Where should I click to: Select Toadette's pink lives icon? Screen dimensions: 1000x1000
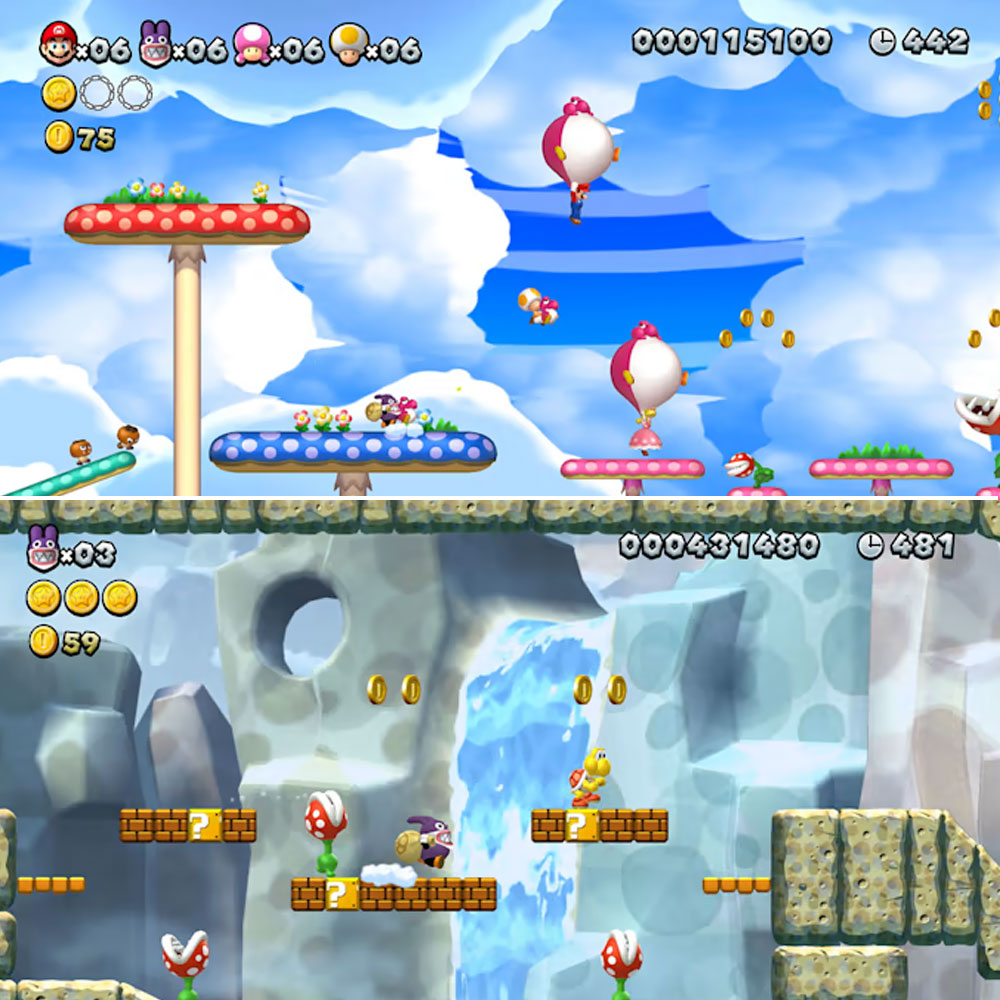coord(251,45)
